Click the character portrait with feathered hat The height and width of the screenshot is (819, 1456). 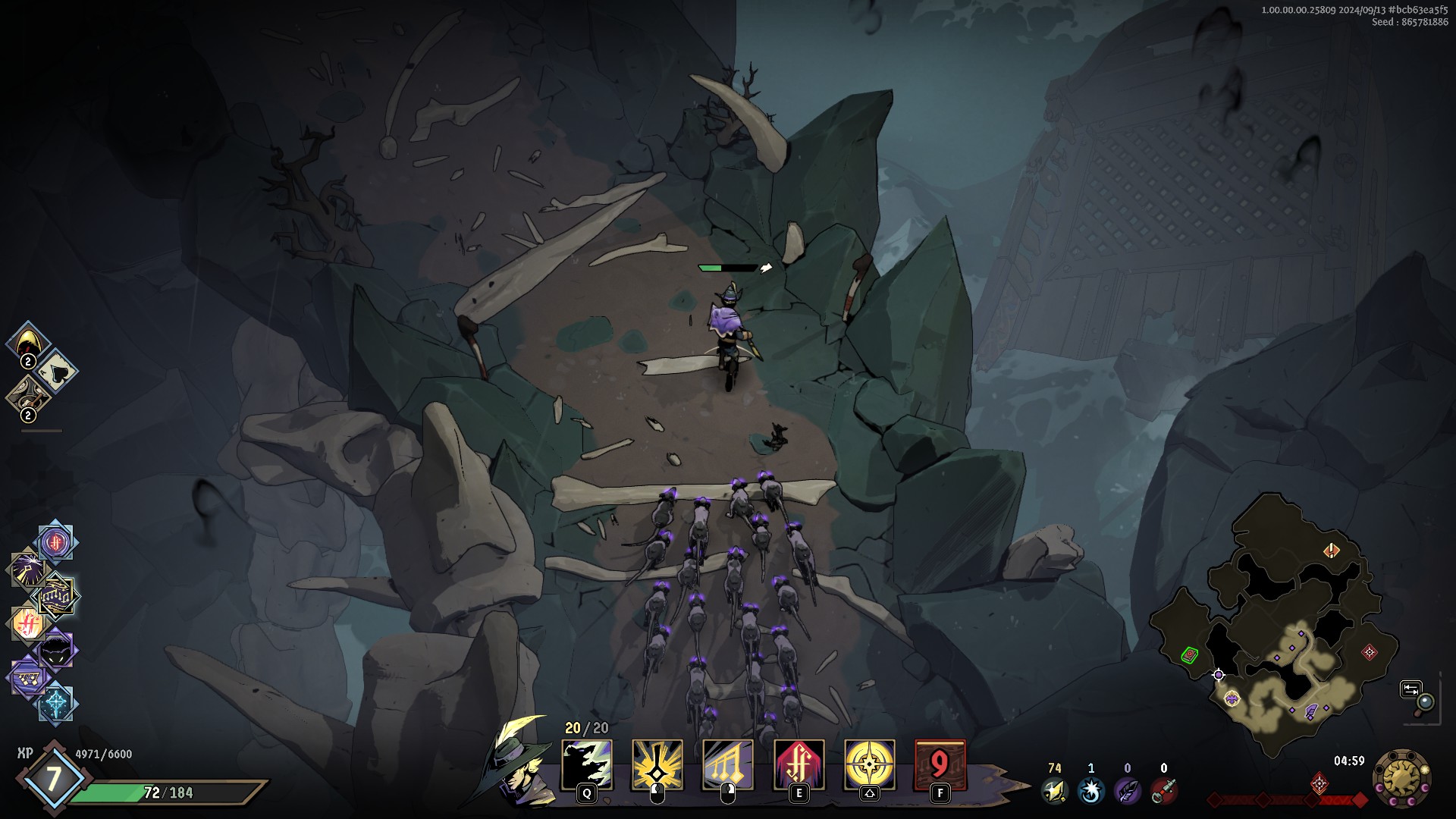(x=522, y=761)
